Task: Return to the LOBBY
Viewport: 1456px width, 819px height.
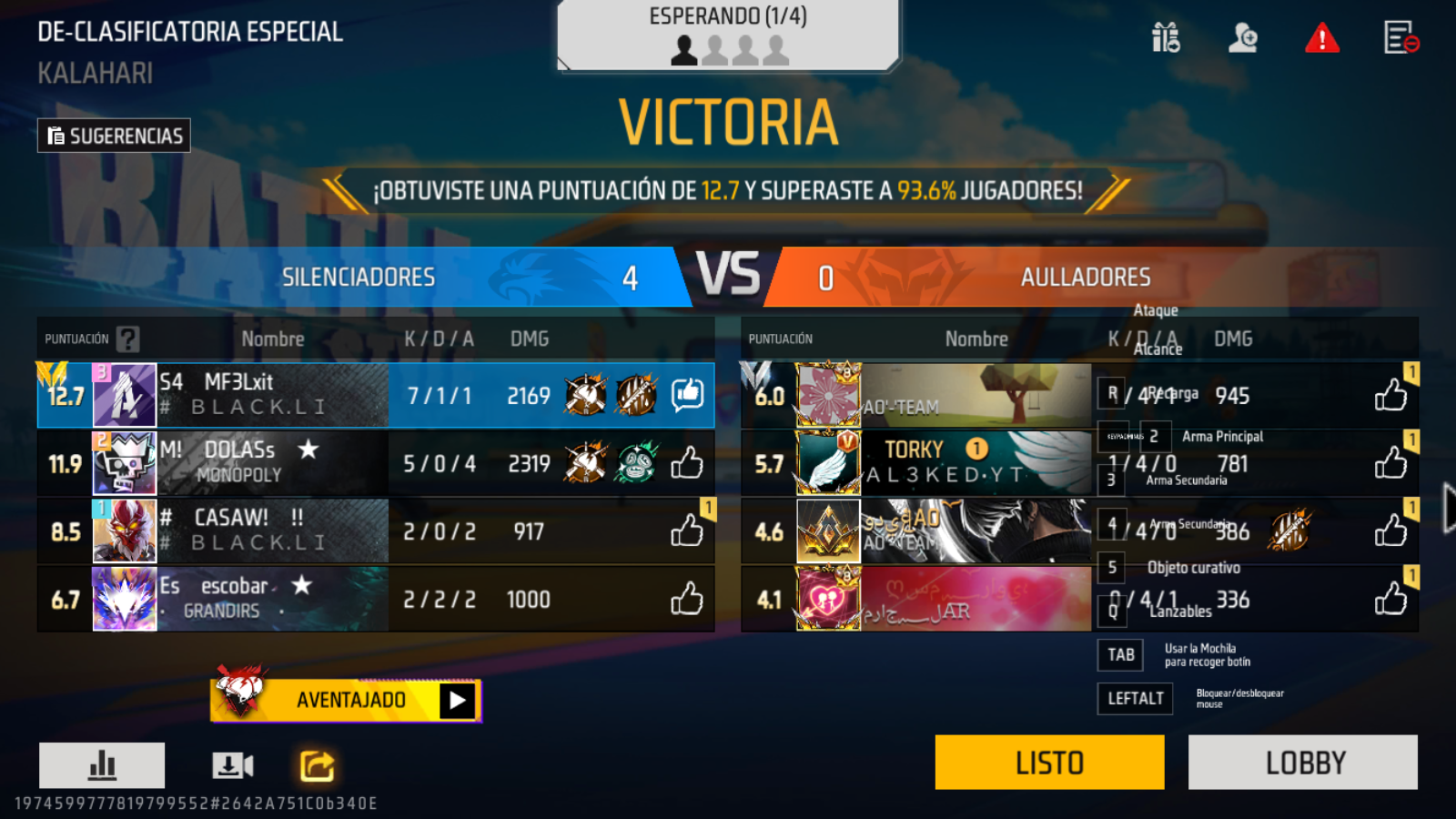Action: tap(1303, 763)
